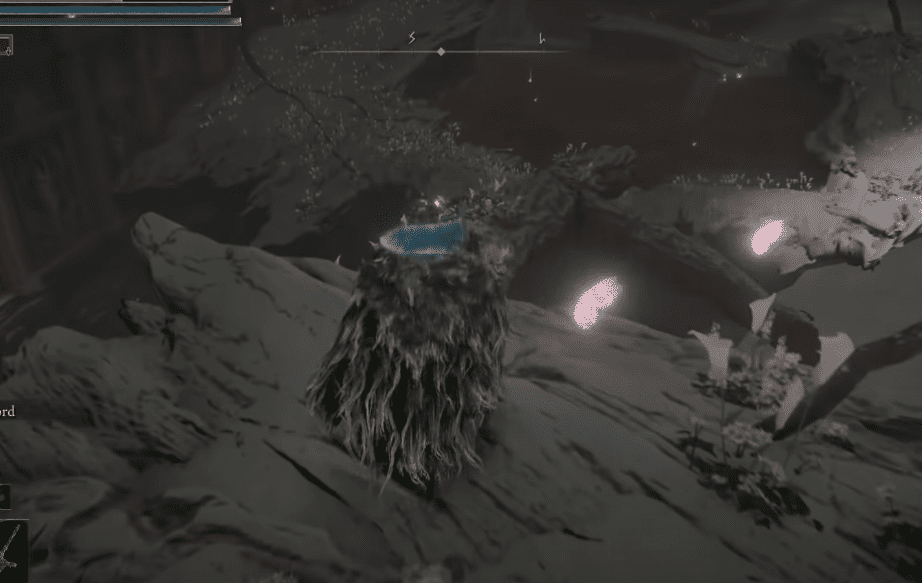The image size is (922, 583).
Task: Click the compass bar's center diamond marker
Action: (x=441, y=51)
